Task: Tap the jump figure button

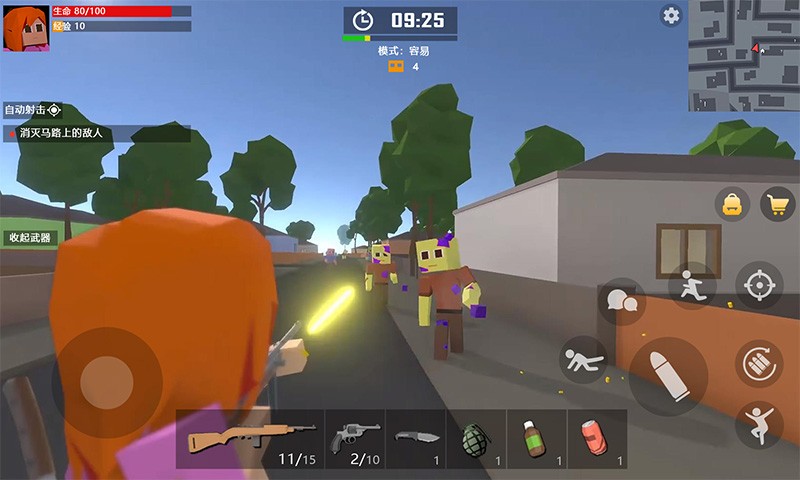Action: click(759, 424)
